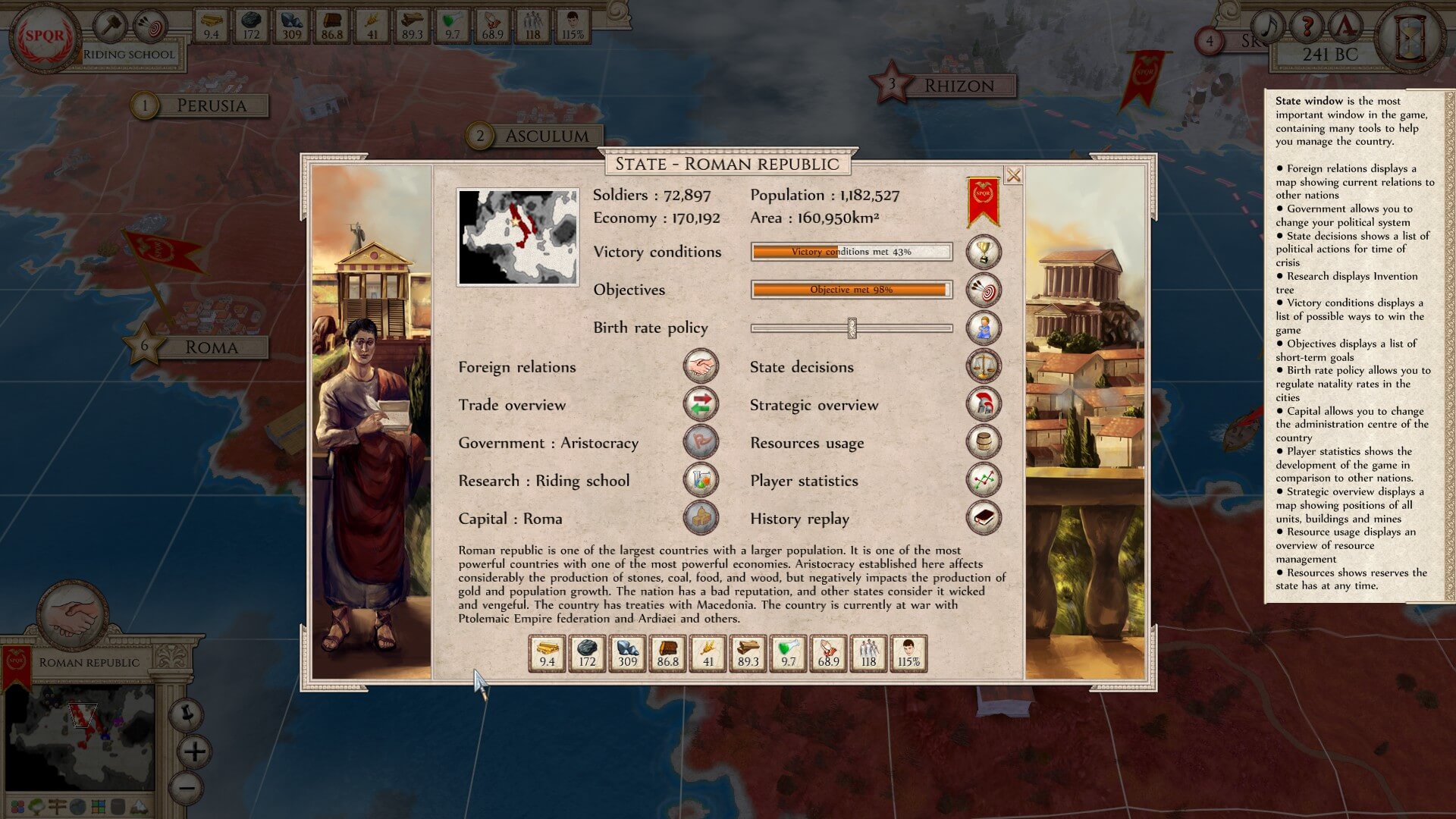Screen dimensions: 1456x819
Task: Open the Trade overview arrows icon
Action: (x=701, y=404)
